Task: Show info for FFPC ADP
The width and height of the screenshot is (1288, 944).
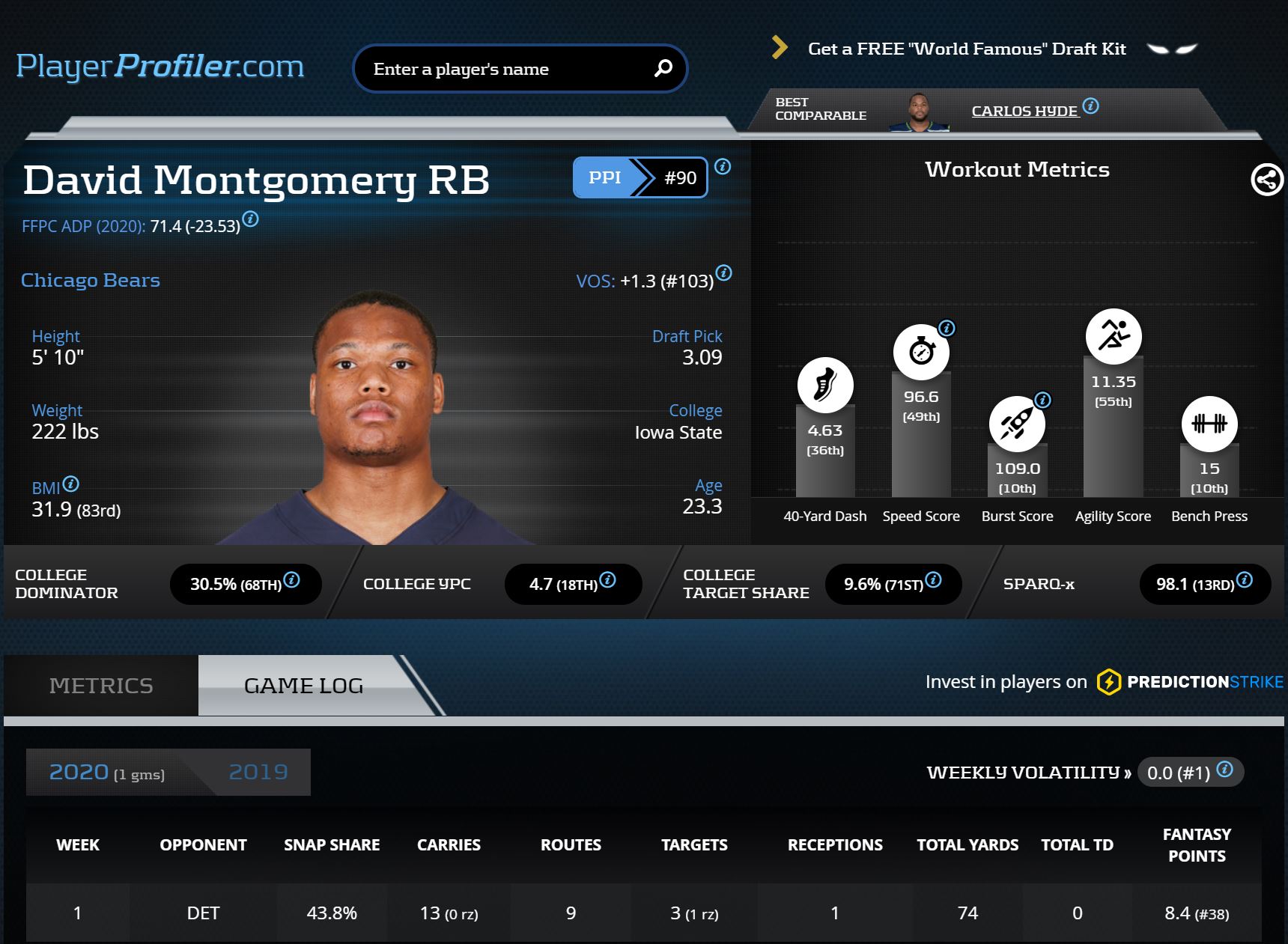Action: pos(251,219)
